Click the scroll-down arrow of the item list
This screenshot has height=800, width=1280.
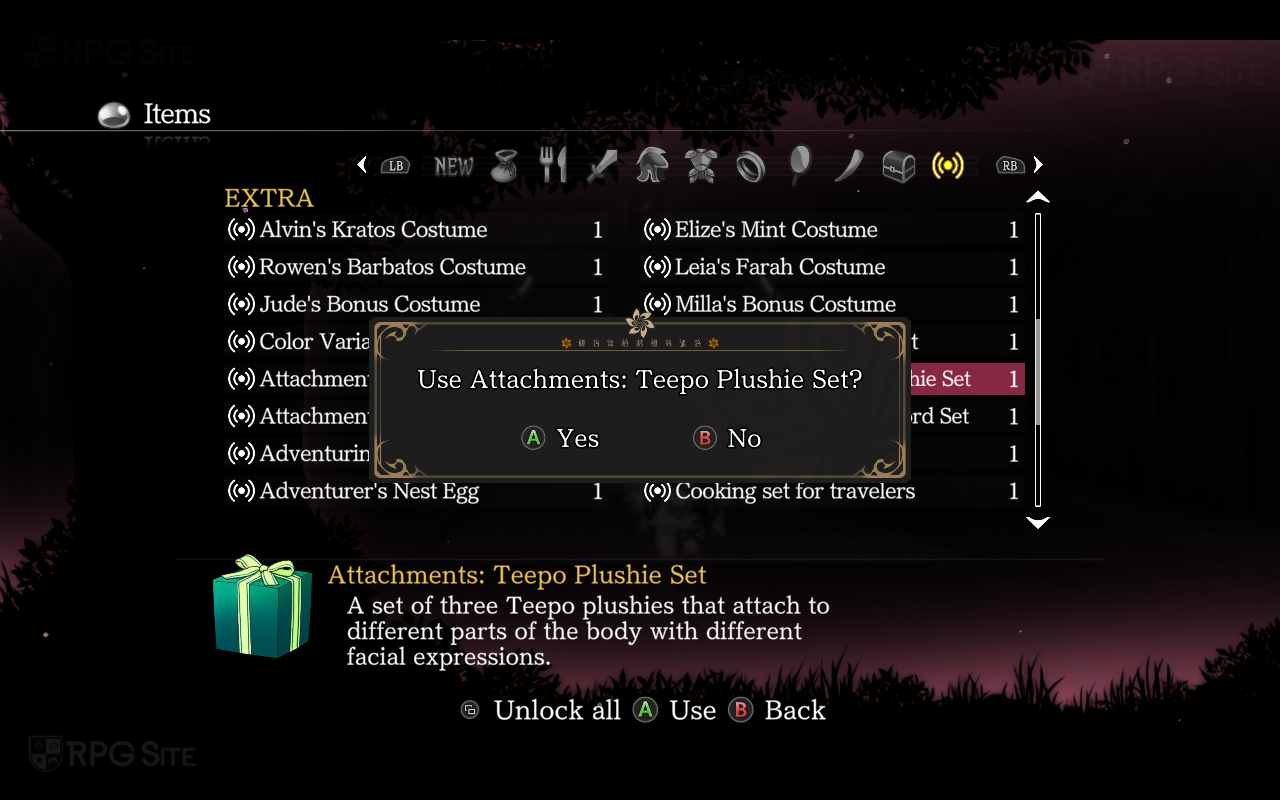1038,522
